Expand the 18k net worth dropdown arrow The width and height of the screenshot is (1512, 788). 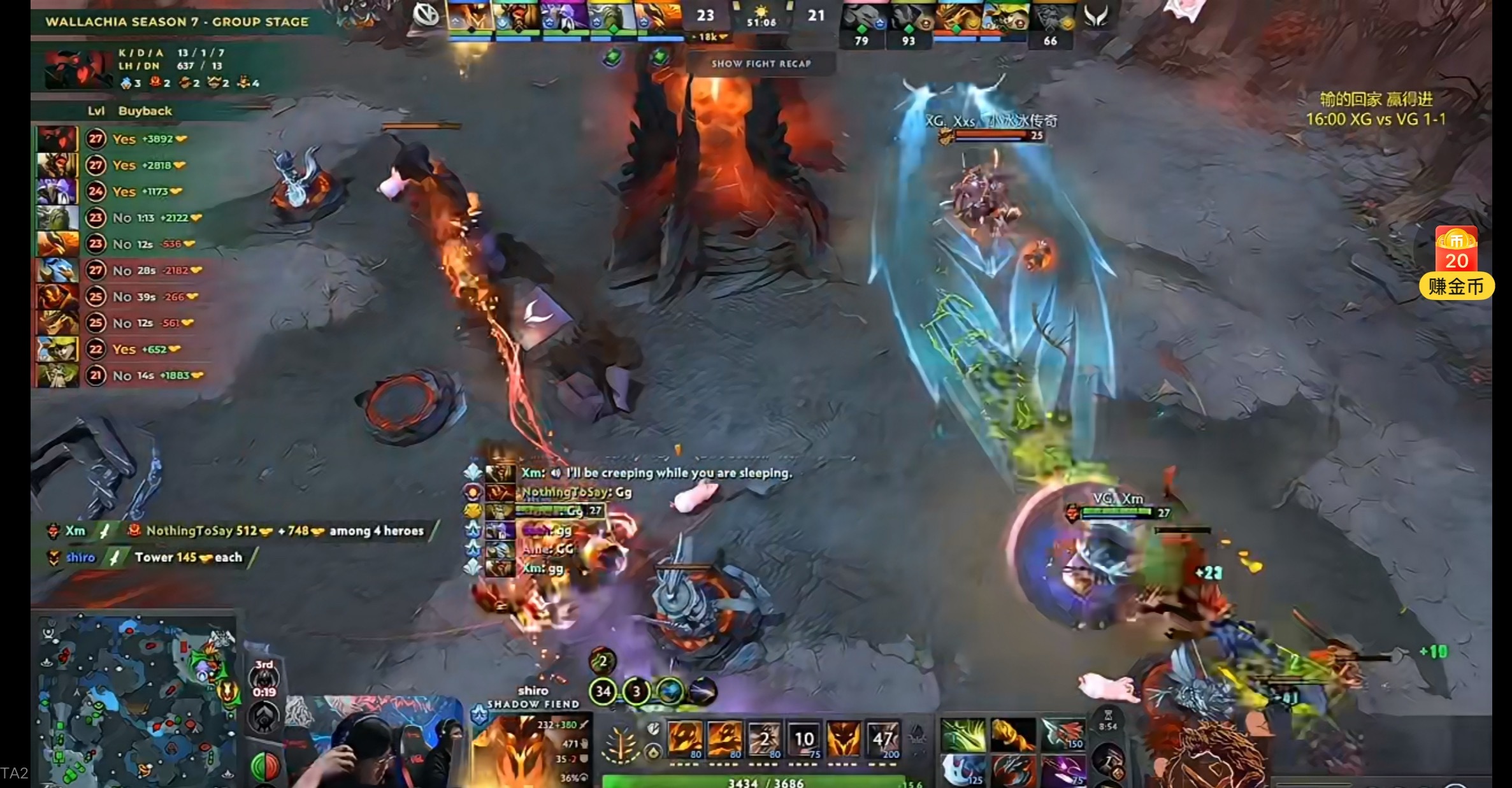point(723,37)
